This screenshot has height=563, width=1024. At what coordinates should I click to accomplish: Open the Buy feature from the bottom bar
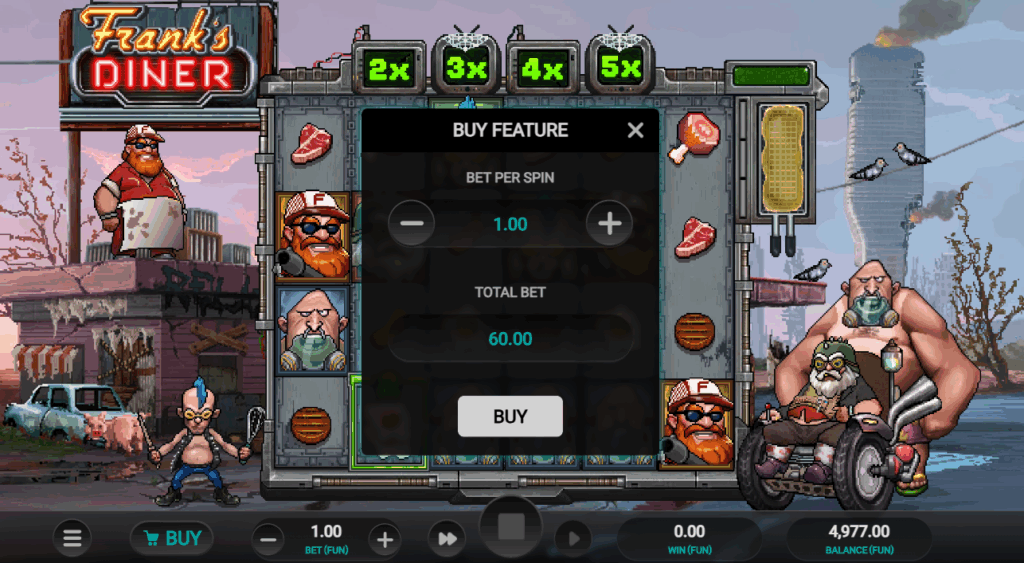pyautogui.click(x=171, y=539)
